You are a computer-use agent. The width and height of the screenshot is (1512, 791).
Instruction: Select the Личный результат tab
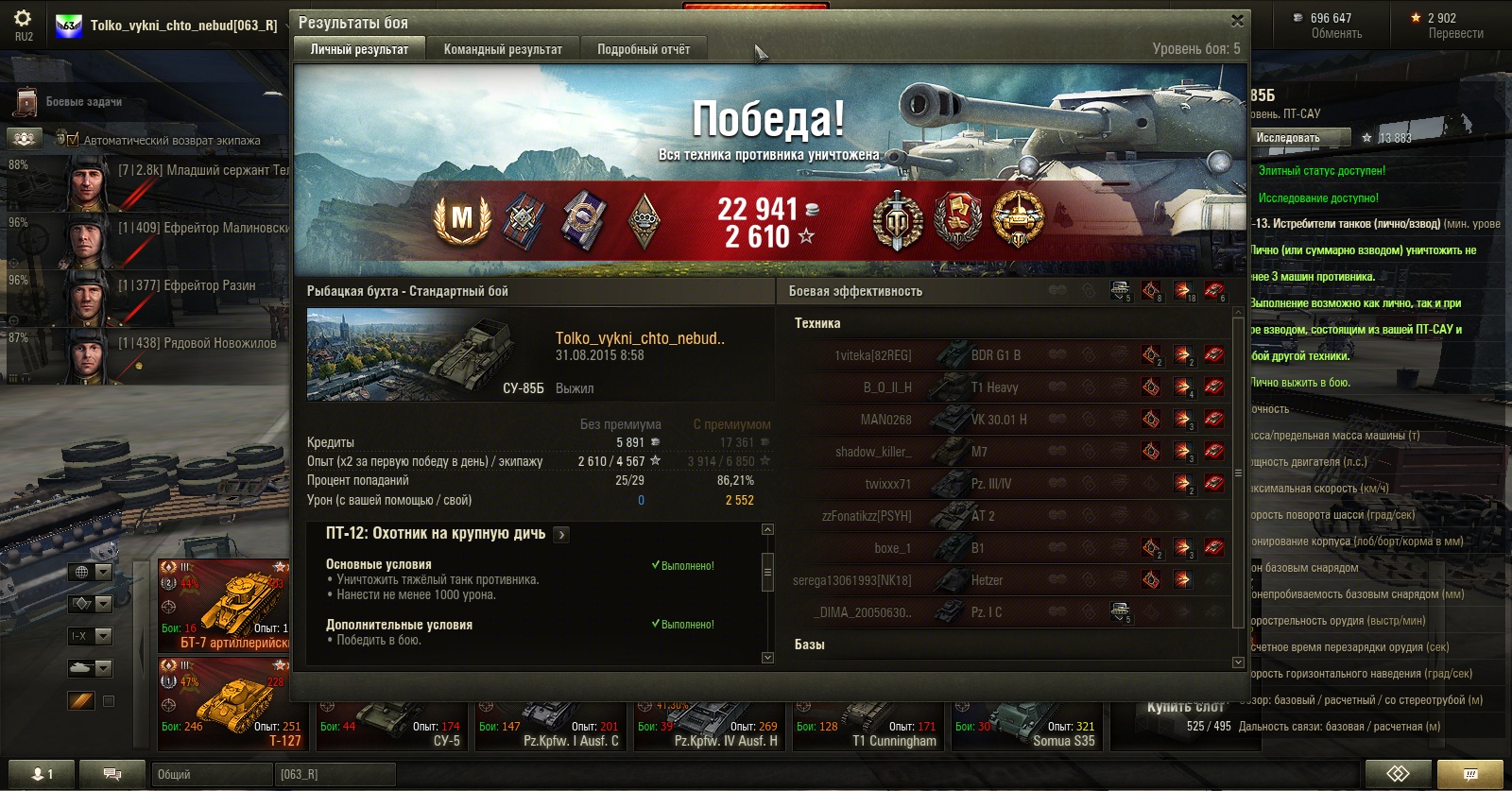(359, 49)
